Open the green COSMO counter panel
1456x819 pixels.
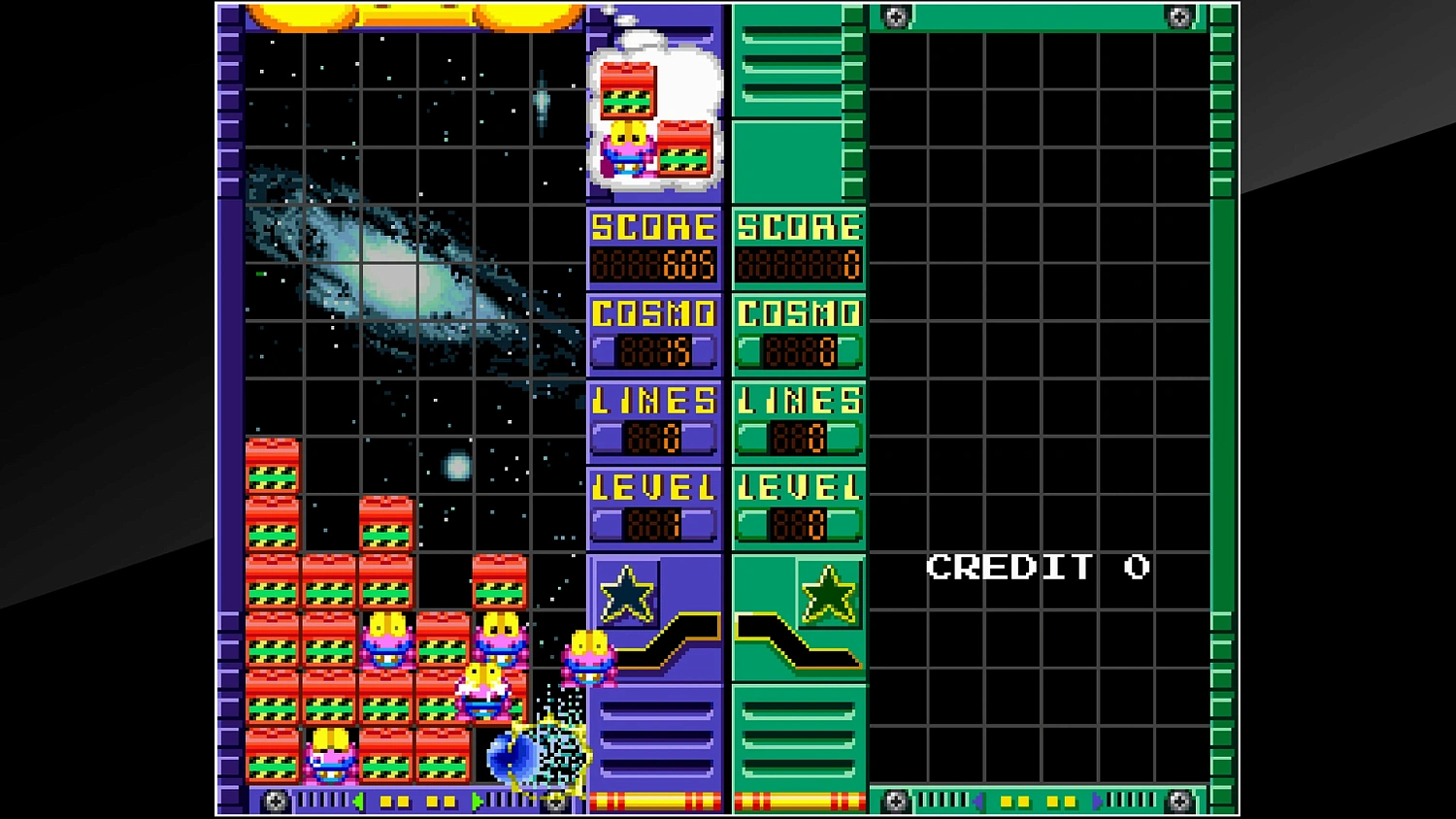pos(798,333)
